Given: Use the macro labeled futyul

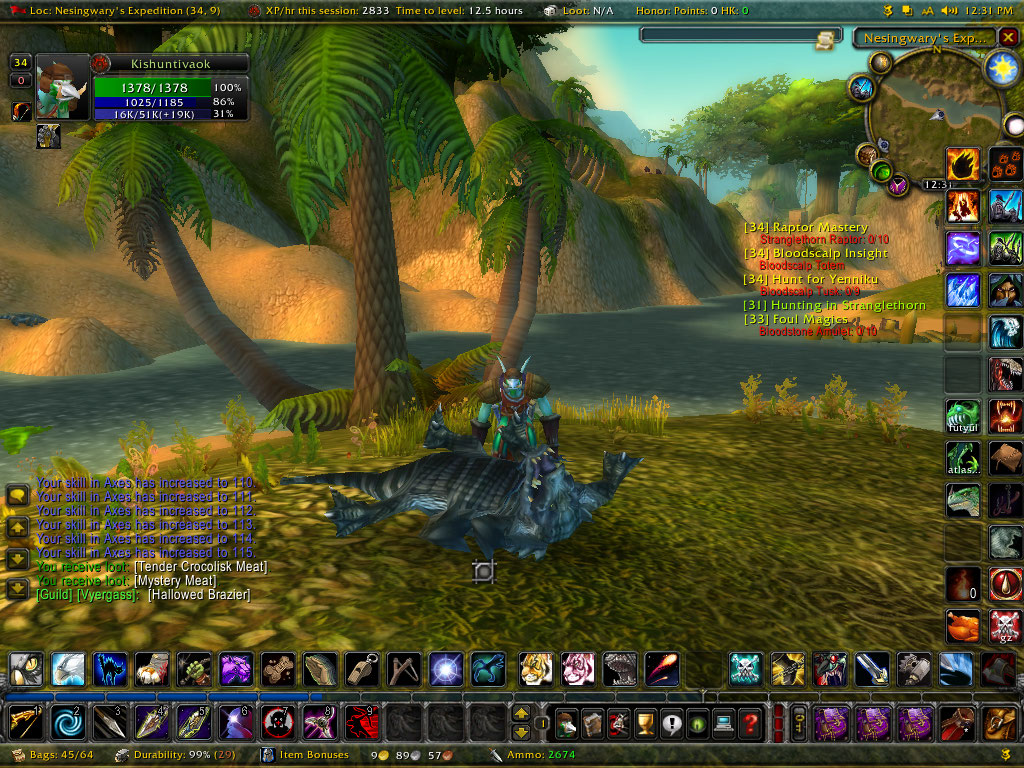Looking at the screenshot, I should pos(963,415).
